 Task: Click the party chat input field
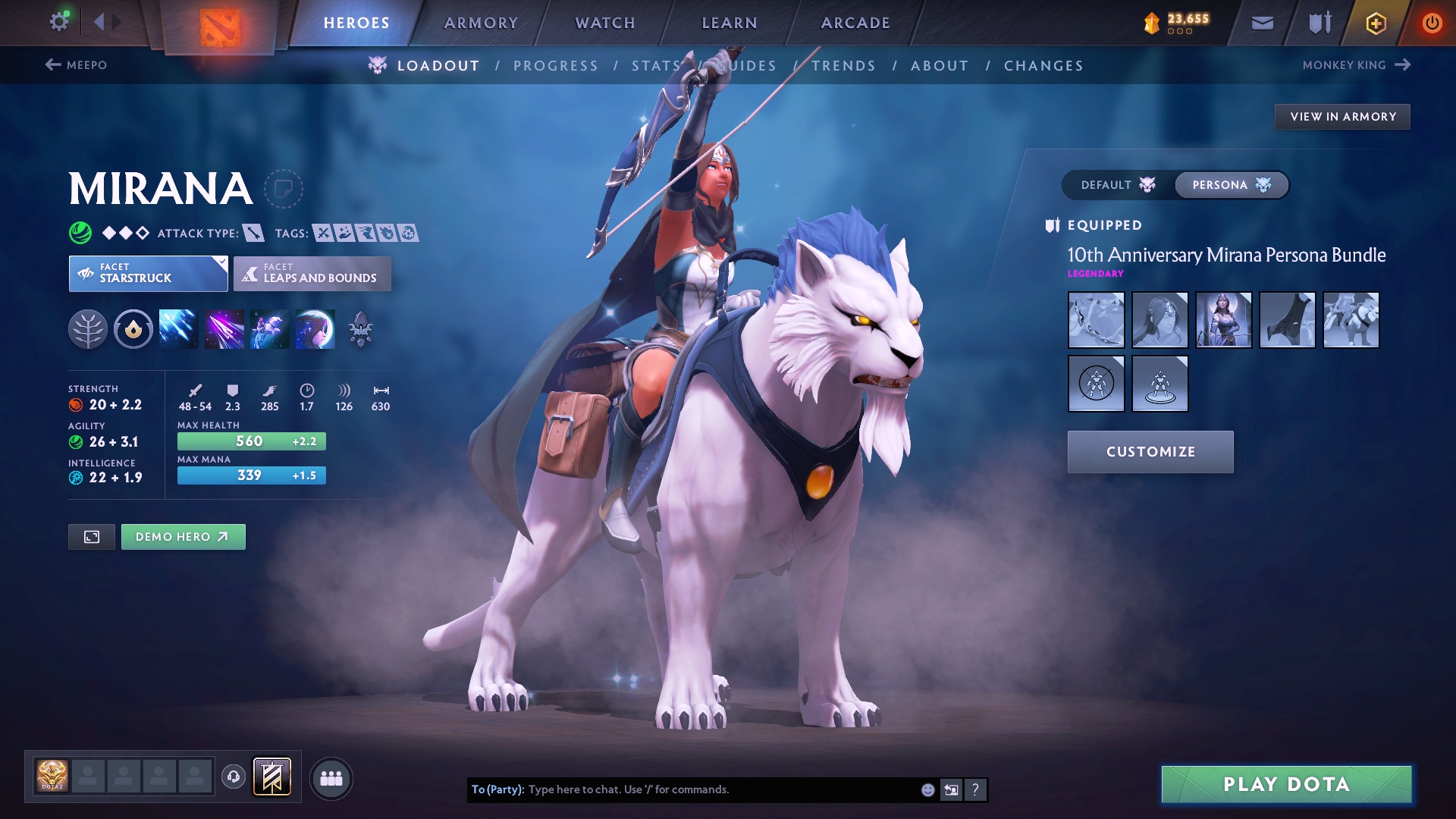(x=720, y=789)
